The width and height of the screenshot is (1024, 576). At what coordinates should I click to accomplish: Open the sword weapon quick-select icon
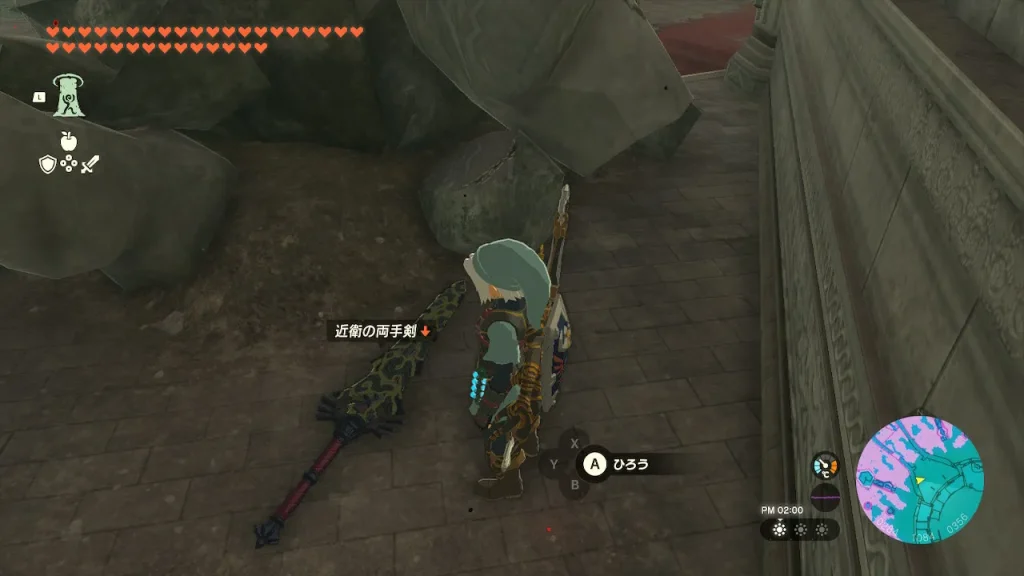click(91, 164)
